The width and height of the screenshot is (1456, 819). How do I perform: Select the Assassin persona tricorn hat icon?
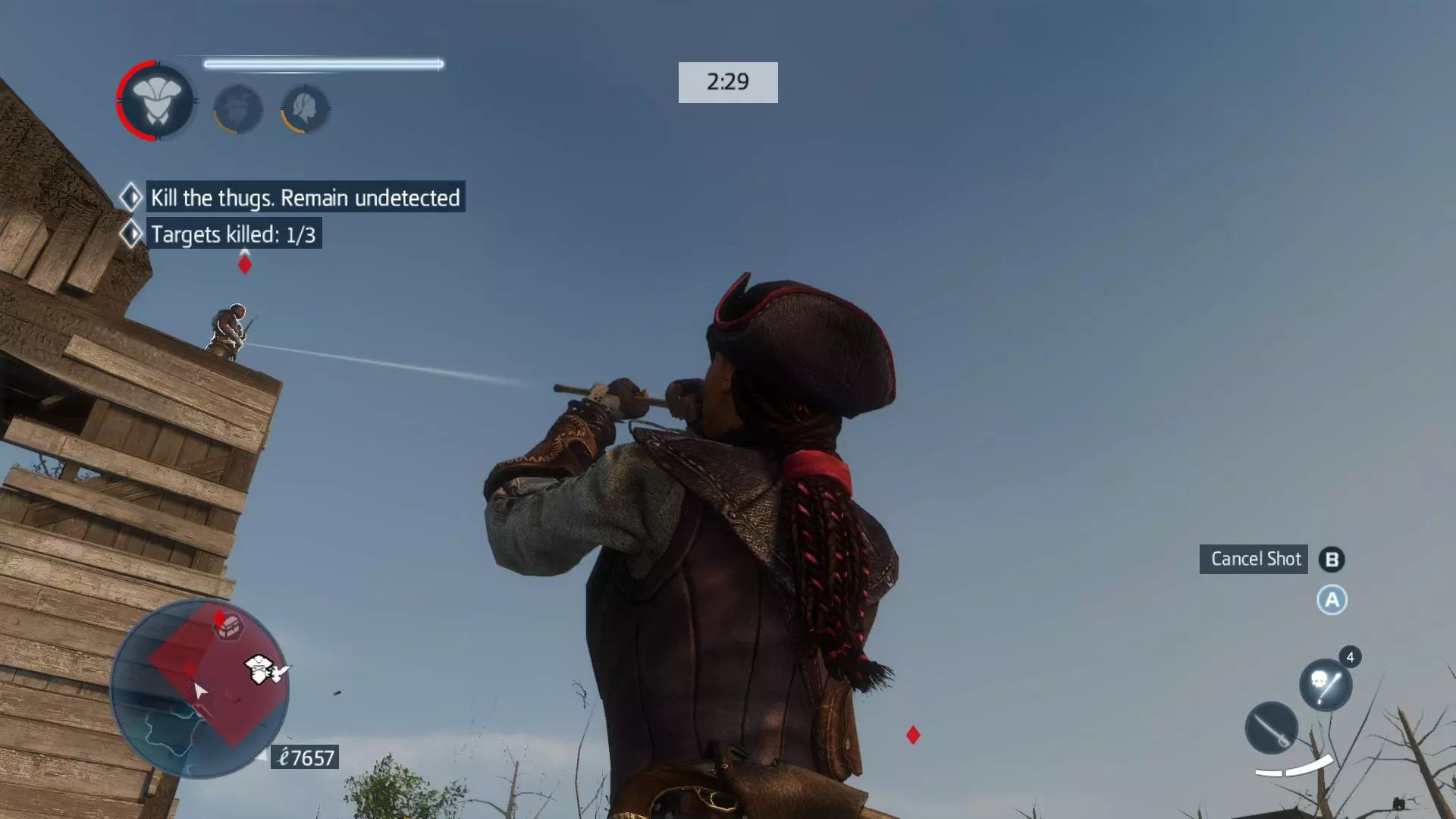tap(157, 101)
